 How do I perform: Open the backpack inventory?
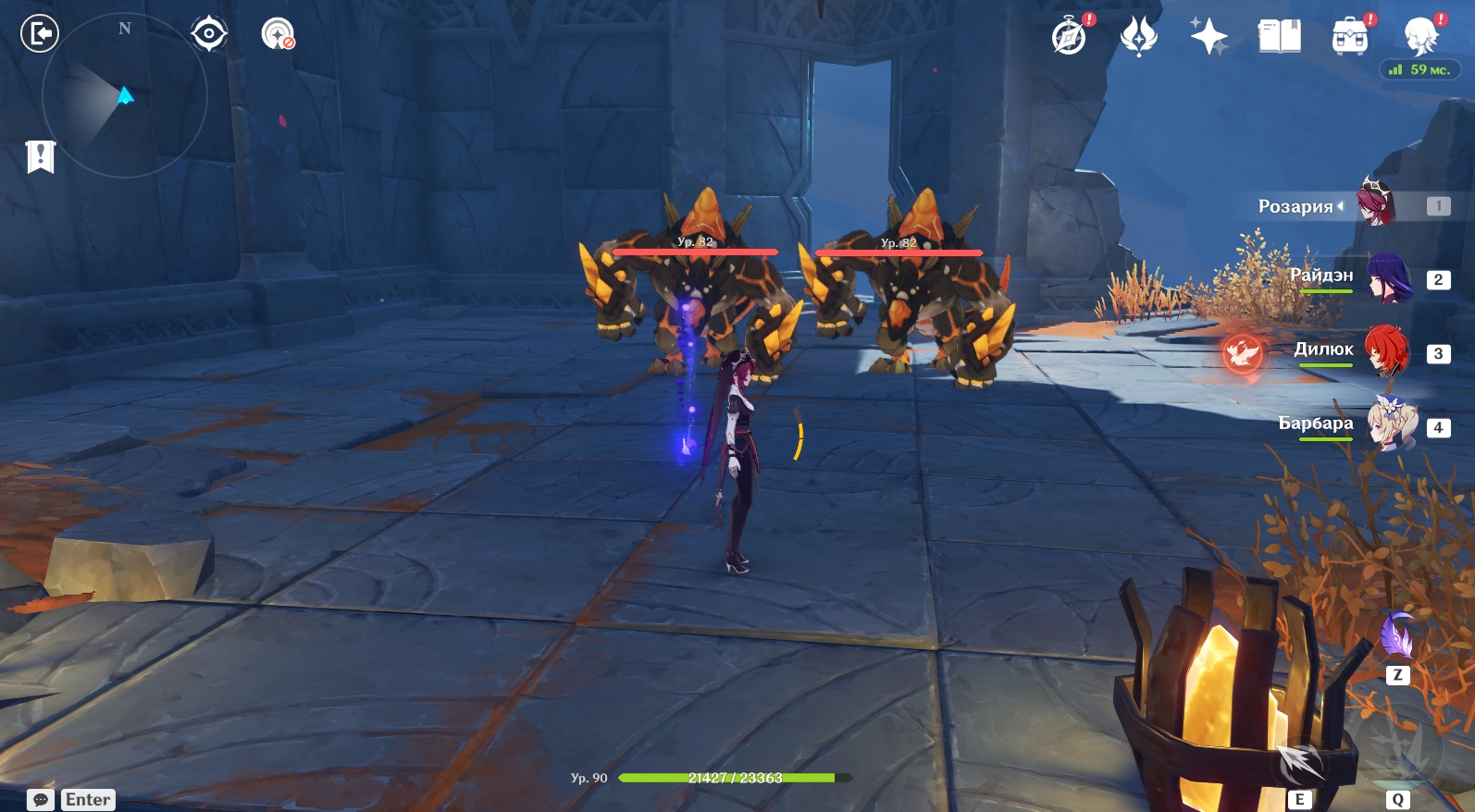pyautogui.click(x=1349, y=37)
